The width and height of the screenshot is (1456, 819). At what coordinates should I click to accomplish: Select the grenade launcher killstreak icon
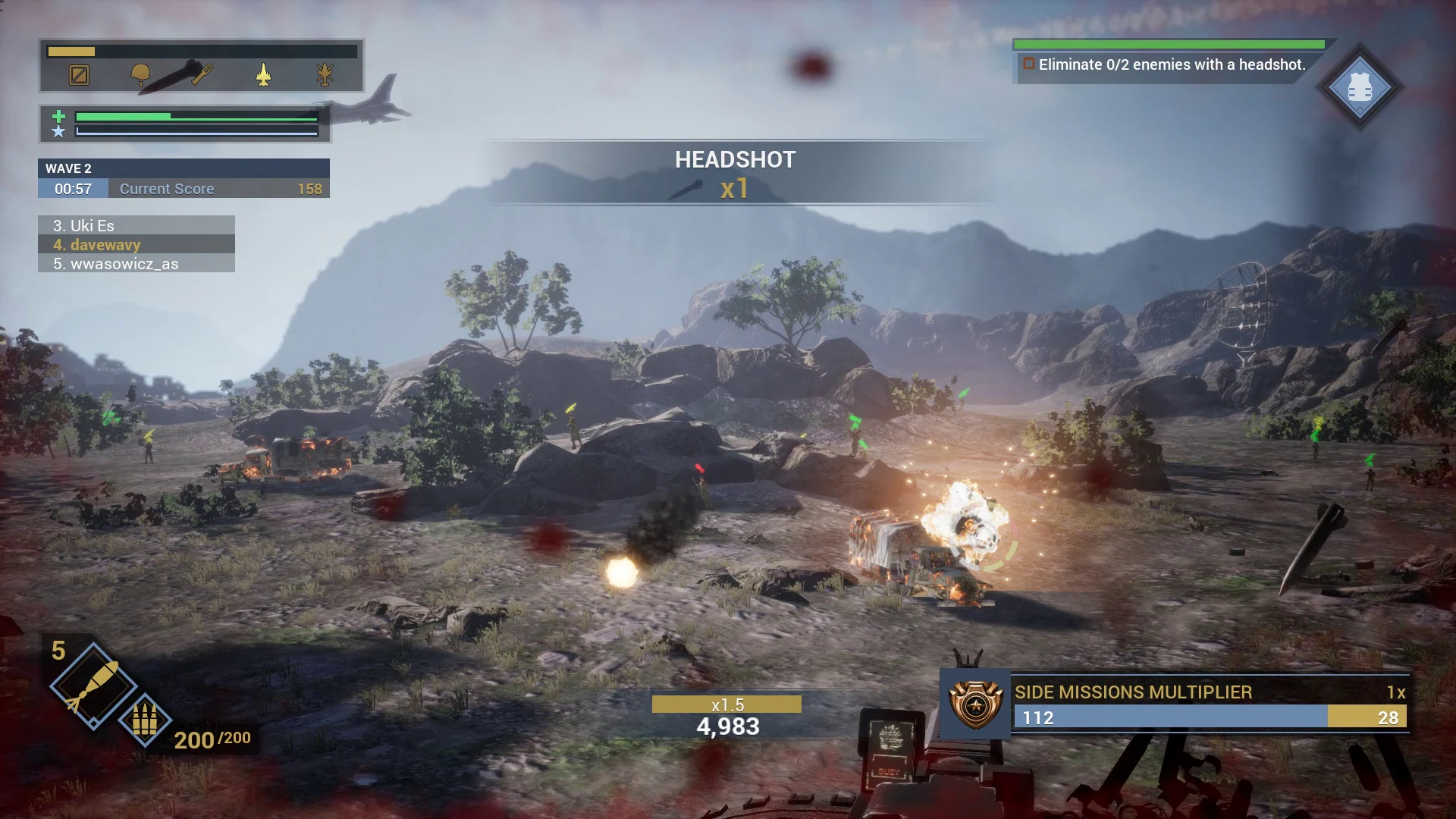pyautogui.click(x=199, y=74)
